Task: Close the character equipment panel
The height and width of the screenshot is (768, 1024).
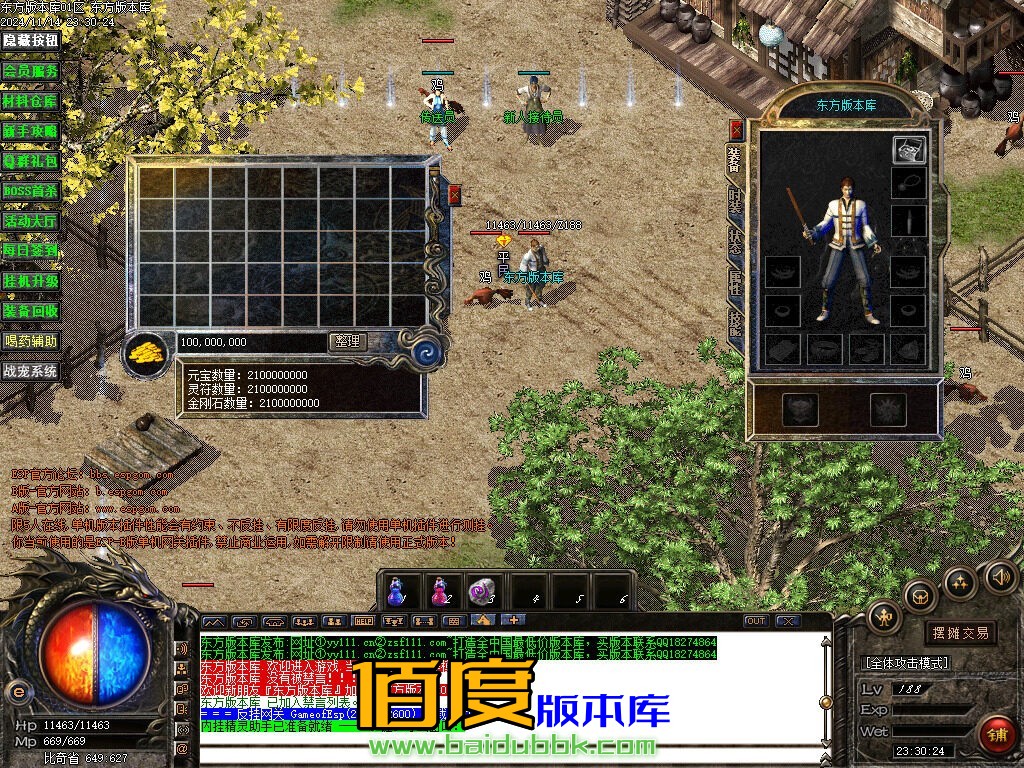Action: coord(737,130)
